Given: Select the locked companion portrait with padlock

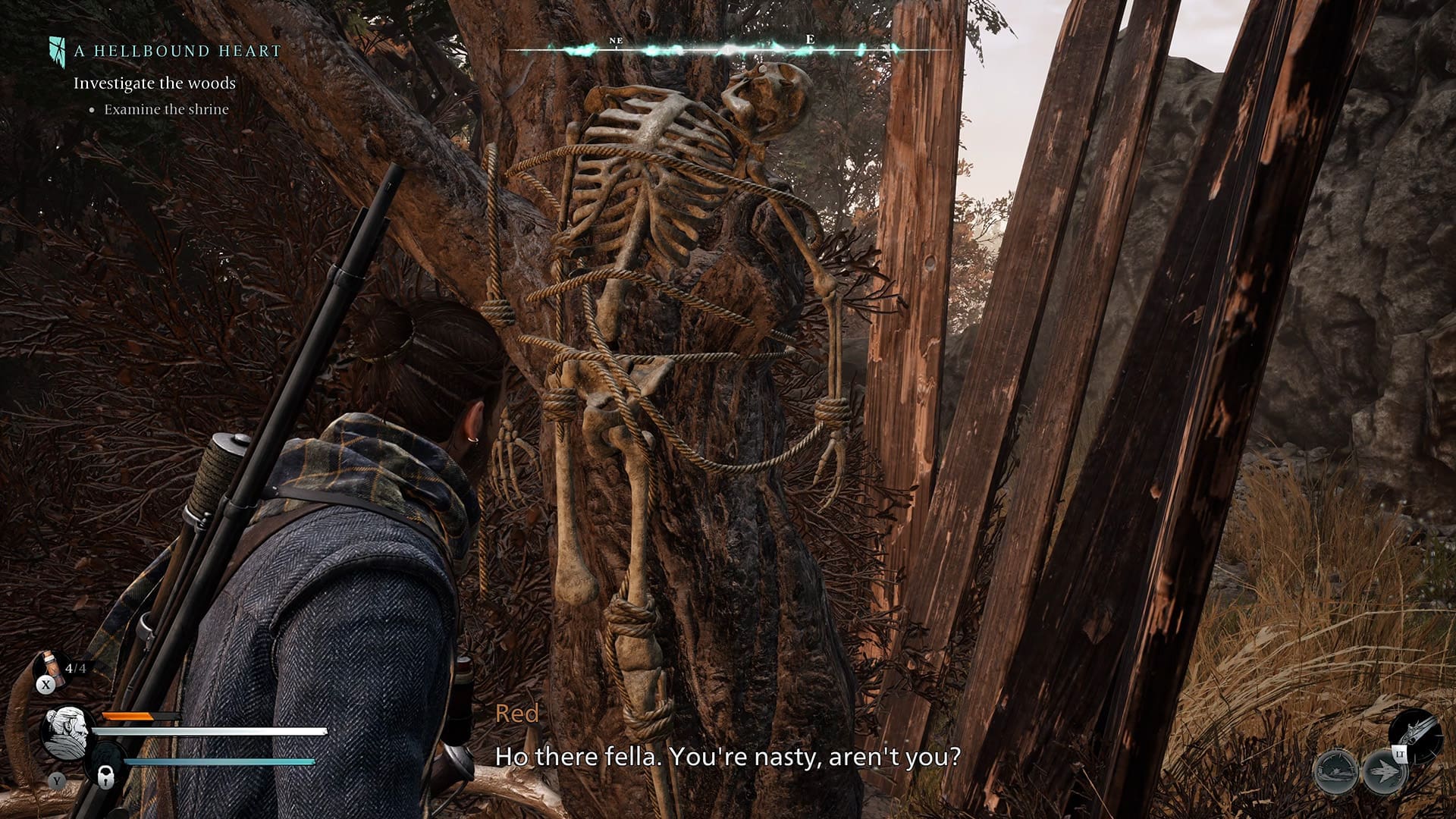Looking at the screenshot, I should coord(106,770).
